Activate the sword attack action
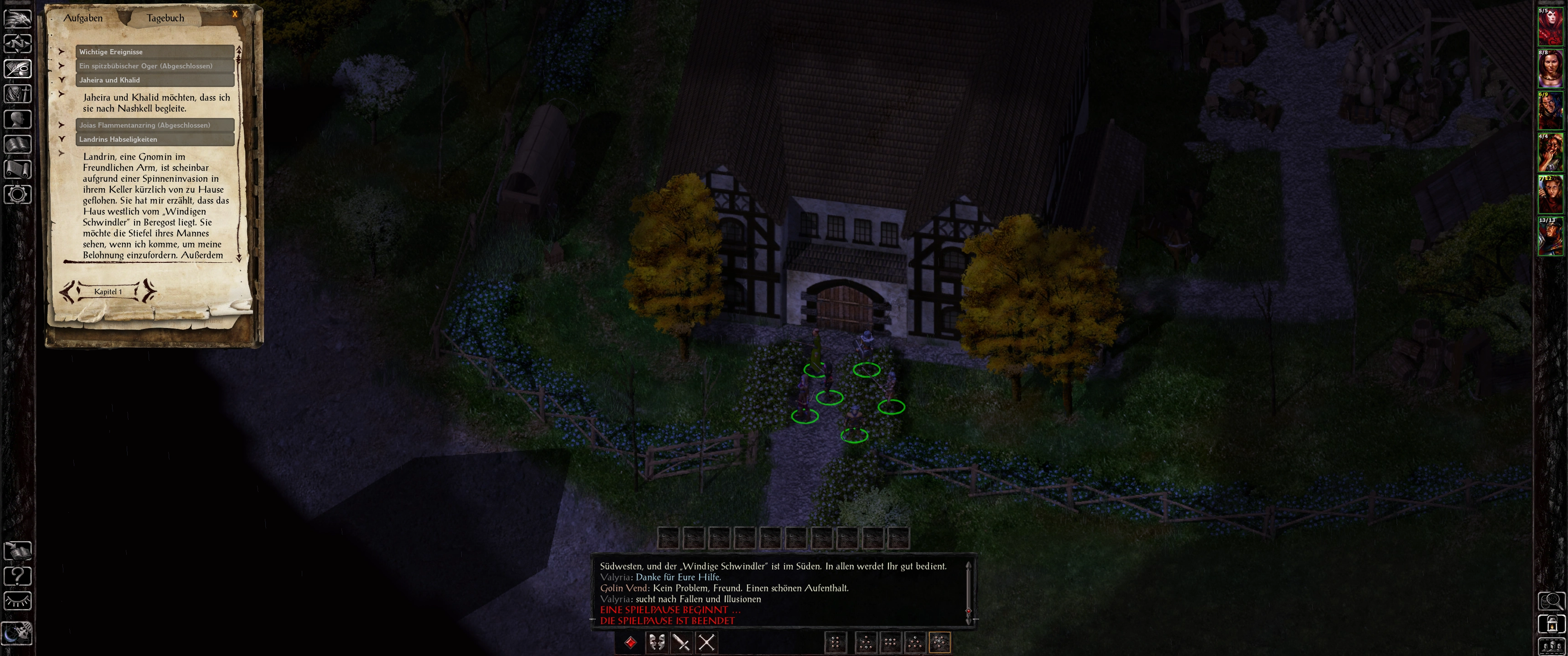Screen dimensions: 1568x656 point(681,642)
